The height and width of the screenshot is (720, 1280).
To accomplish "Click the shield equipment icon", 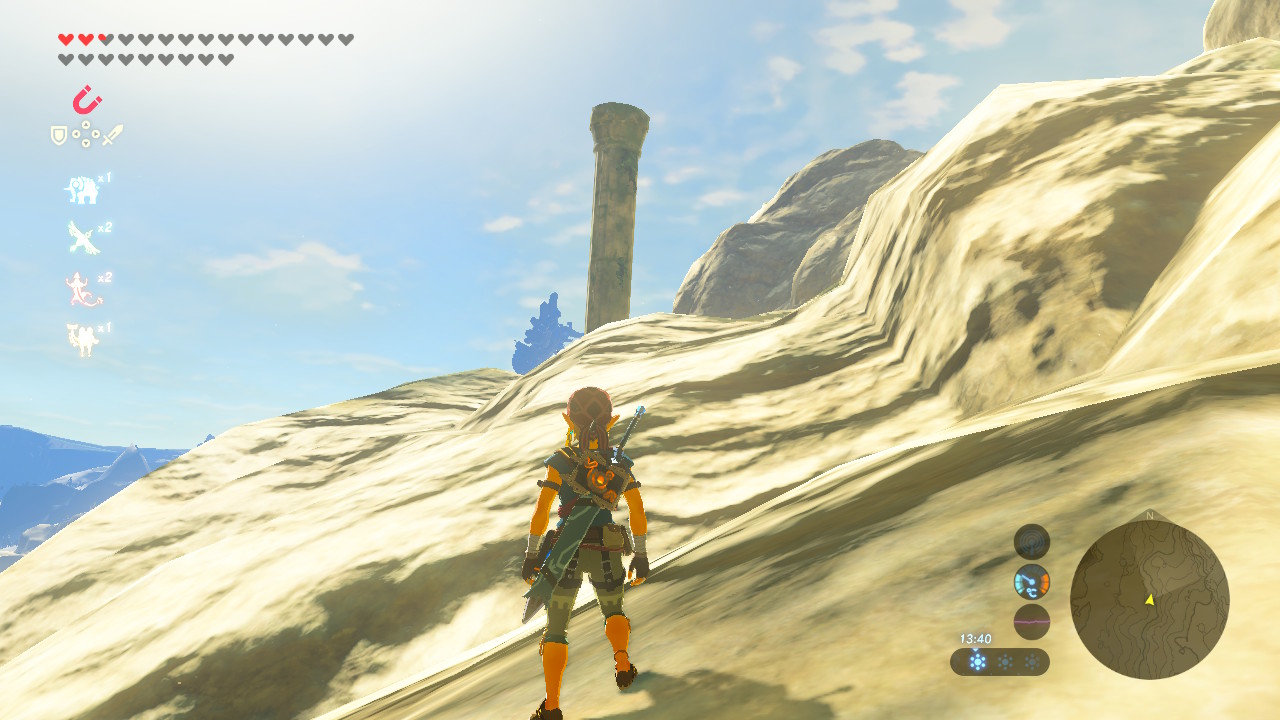I will [x=59, y=135].
